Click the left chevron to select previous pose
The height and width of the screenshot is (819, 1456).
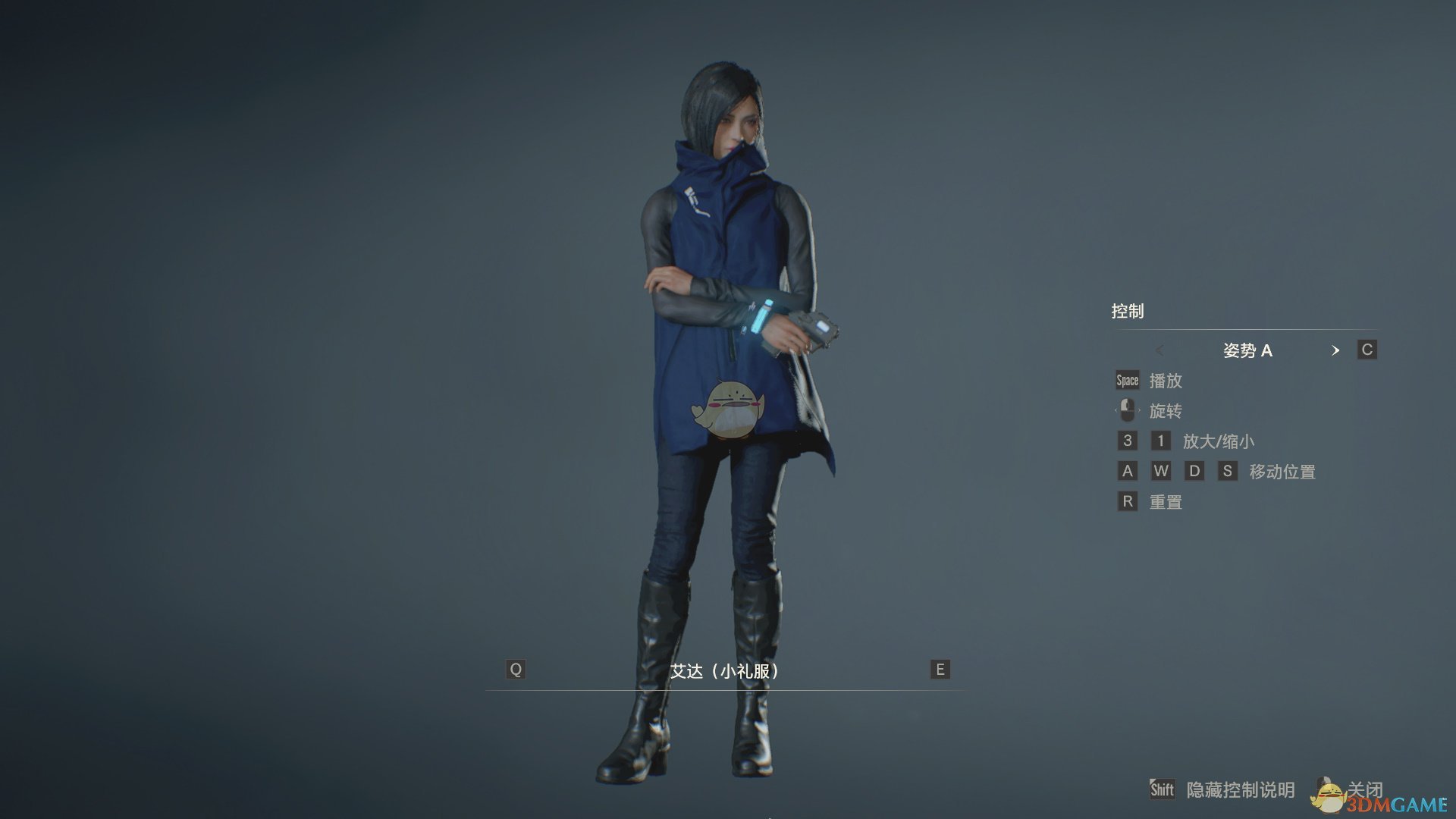(x=1161, y=350)
